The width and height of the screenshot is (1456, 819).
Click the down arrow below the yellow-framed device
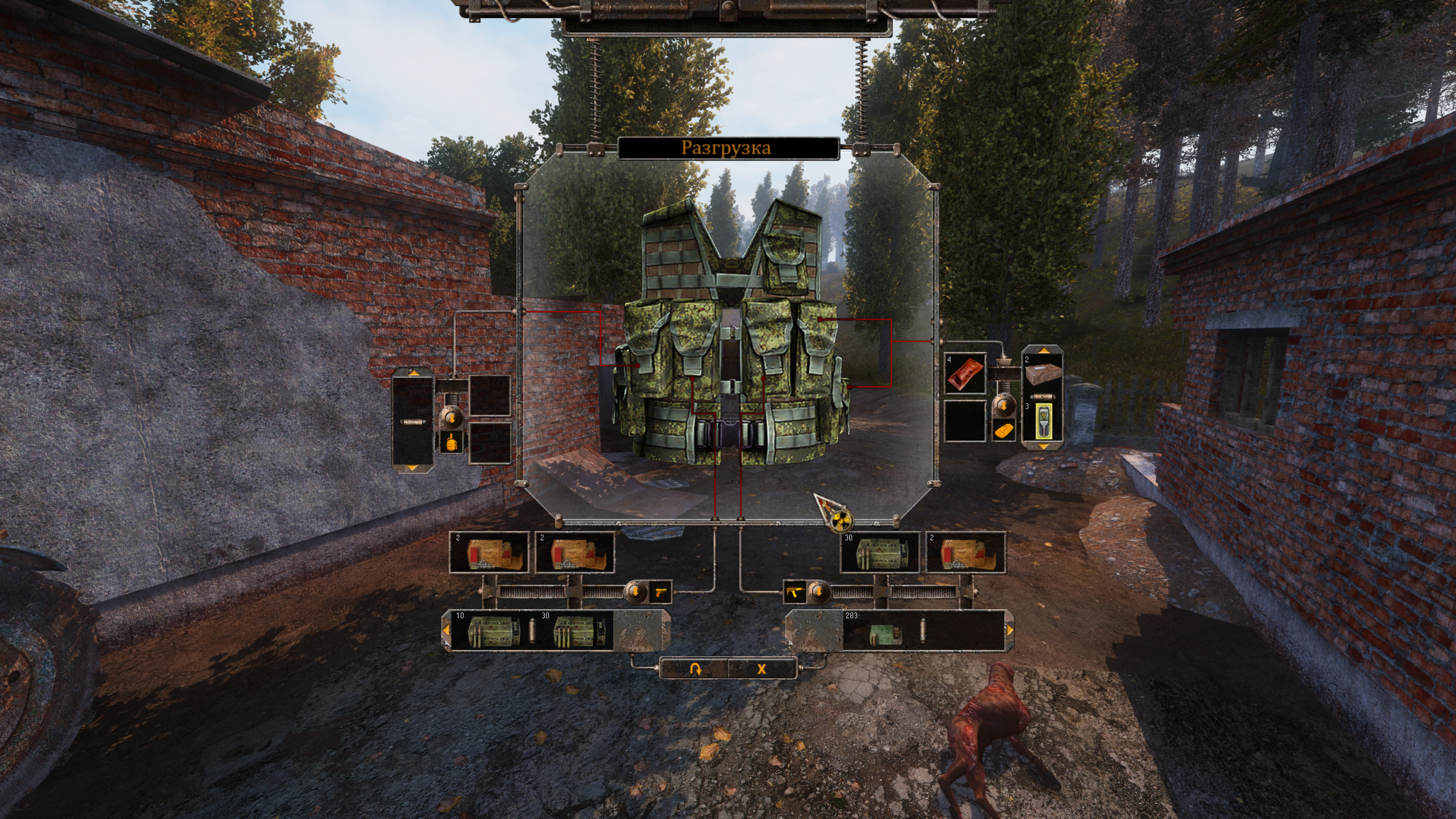click(x=1043, y=446)
